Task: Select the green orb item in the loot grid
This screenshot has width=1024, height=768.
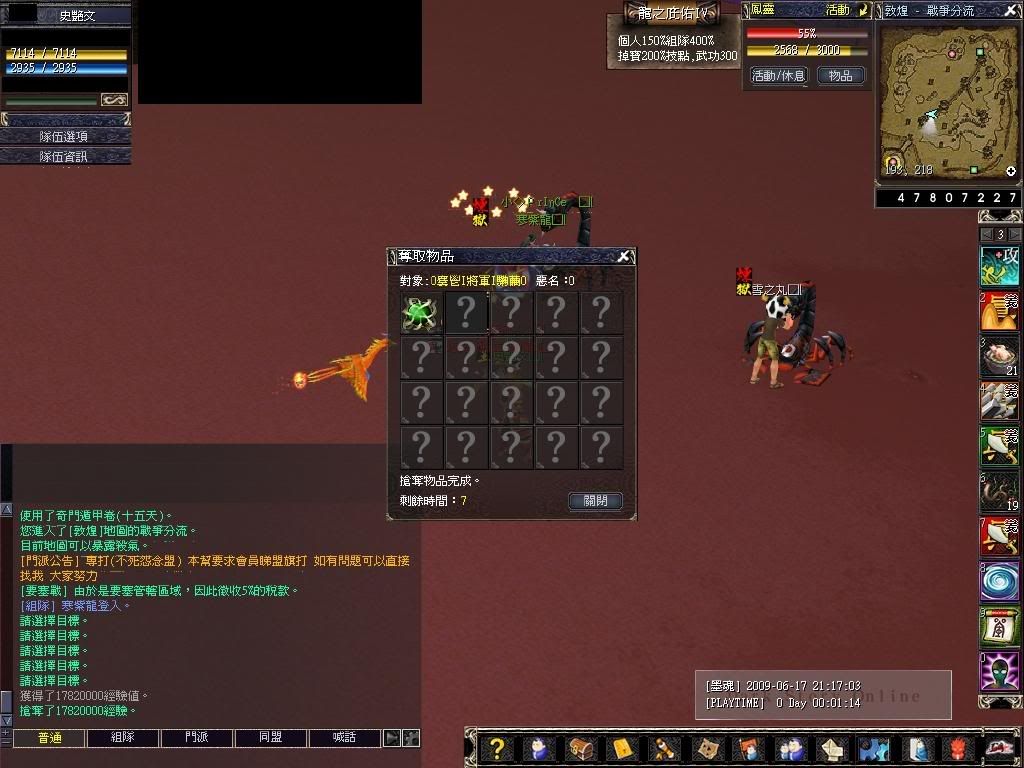Action: point(421,313)
